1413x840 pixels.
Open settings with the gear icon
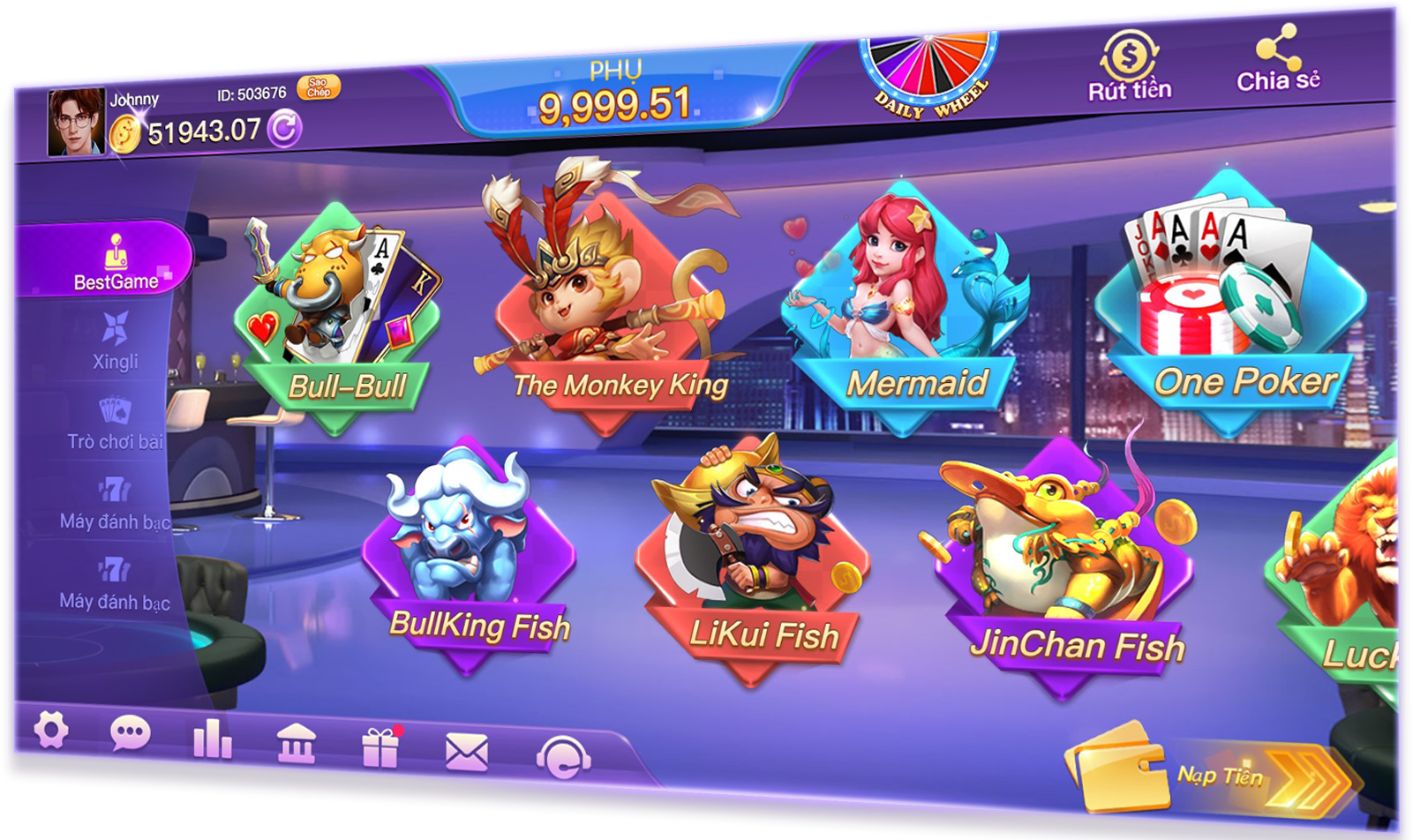51,731
